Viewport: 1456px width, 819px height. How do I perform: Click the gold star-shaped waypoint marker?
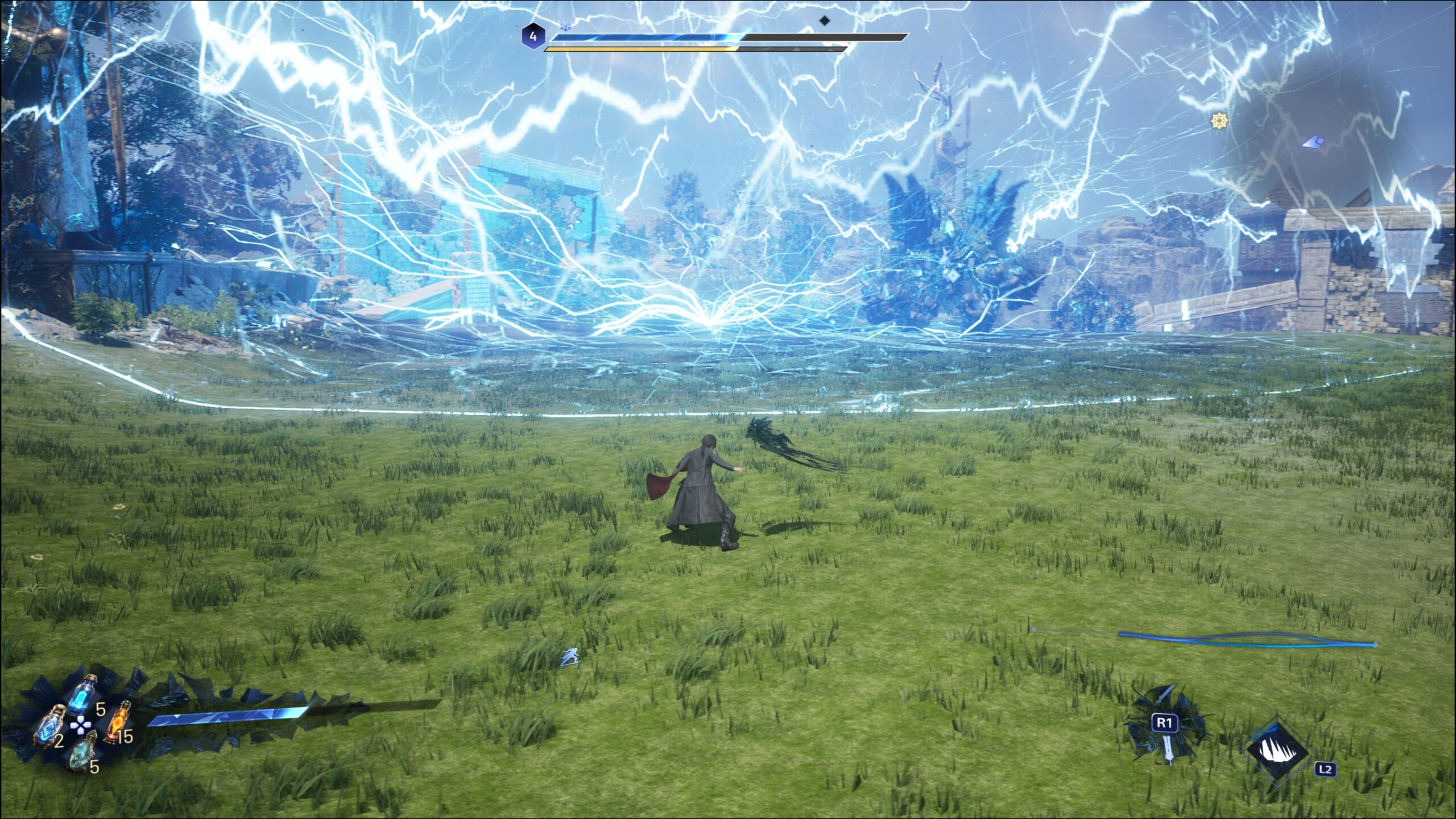click(1219, 121)
